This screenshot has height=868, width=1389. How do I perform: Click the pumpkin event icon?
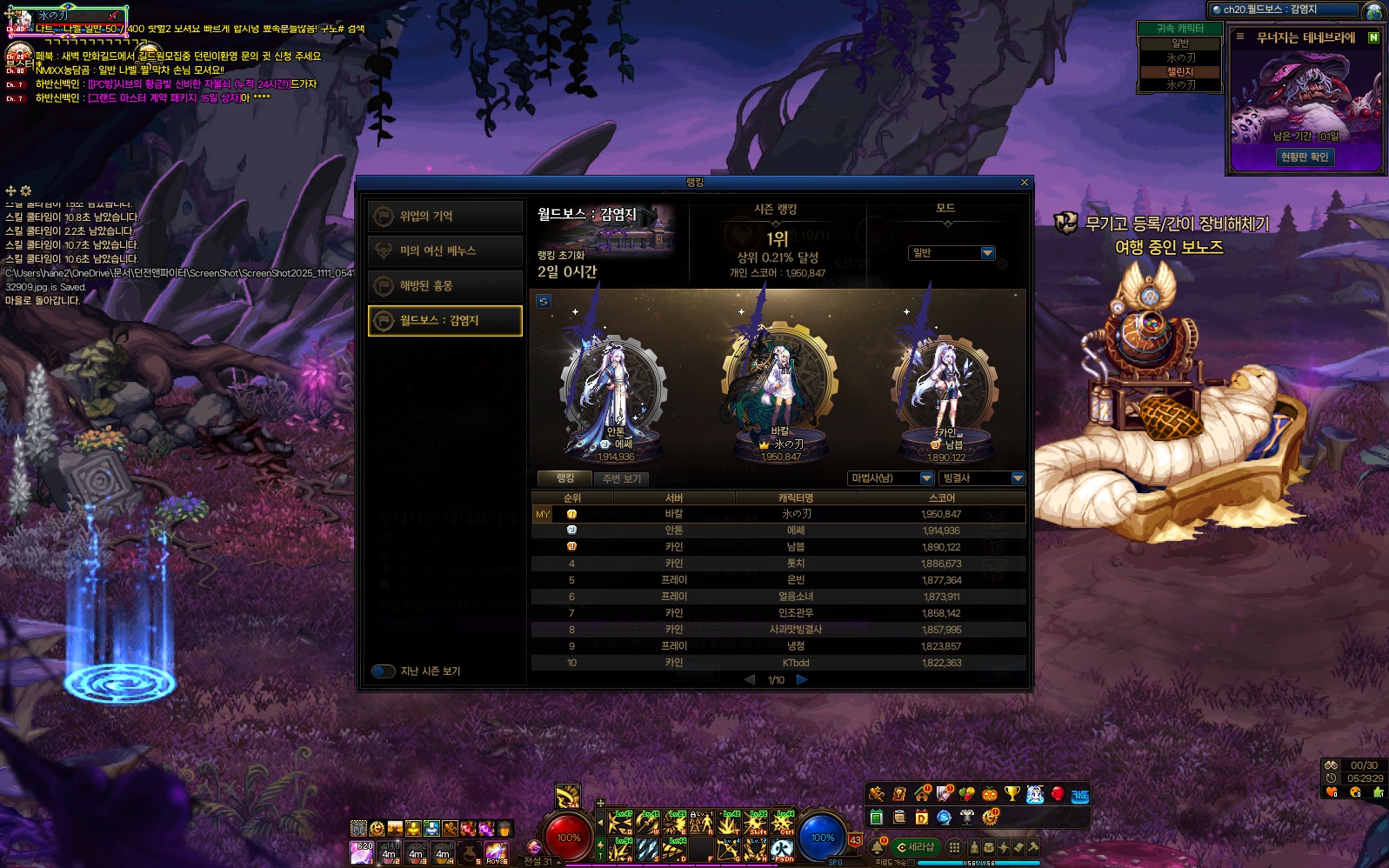[989, 793]
